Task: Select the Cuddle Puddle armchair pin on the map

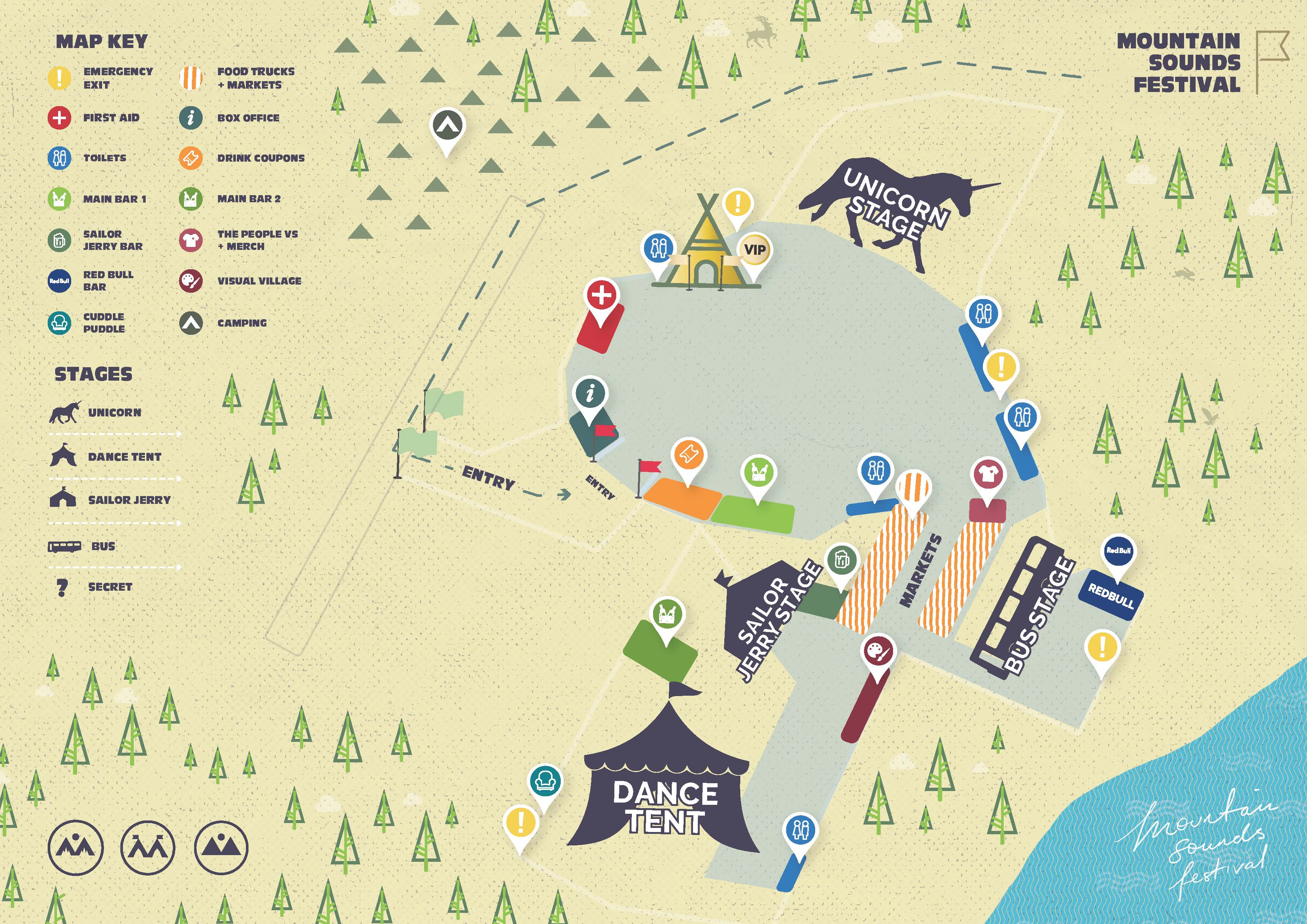Action: pyautogui.click(x=545, y=781)
